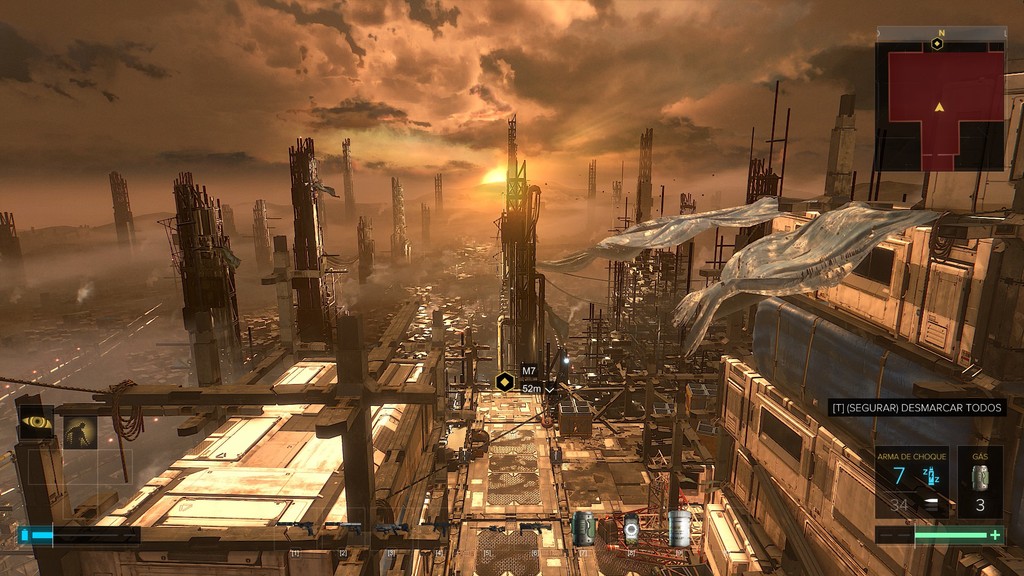
Task: Select the ring-faced device in hotbar slot 8
Action: tap(631, 528)
